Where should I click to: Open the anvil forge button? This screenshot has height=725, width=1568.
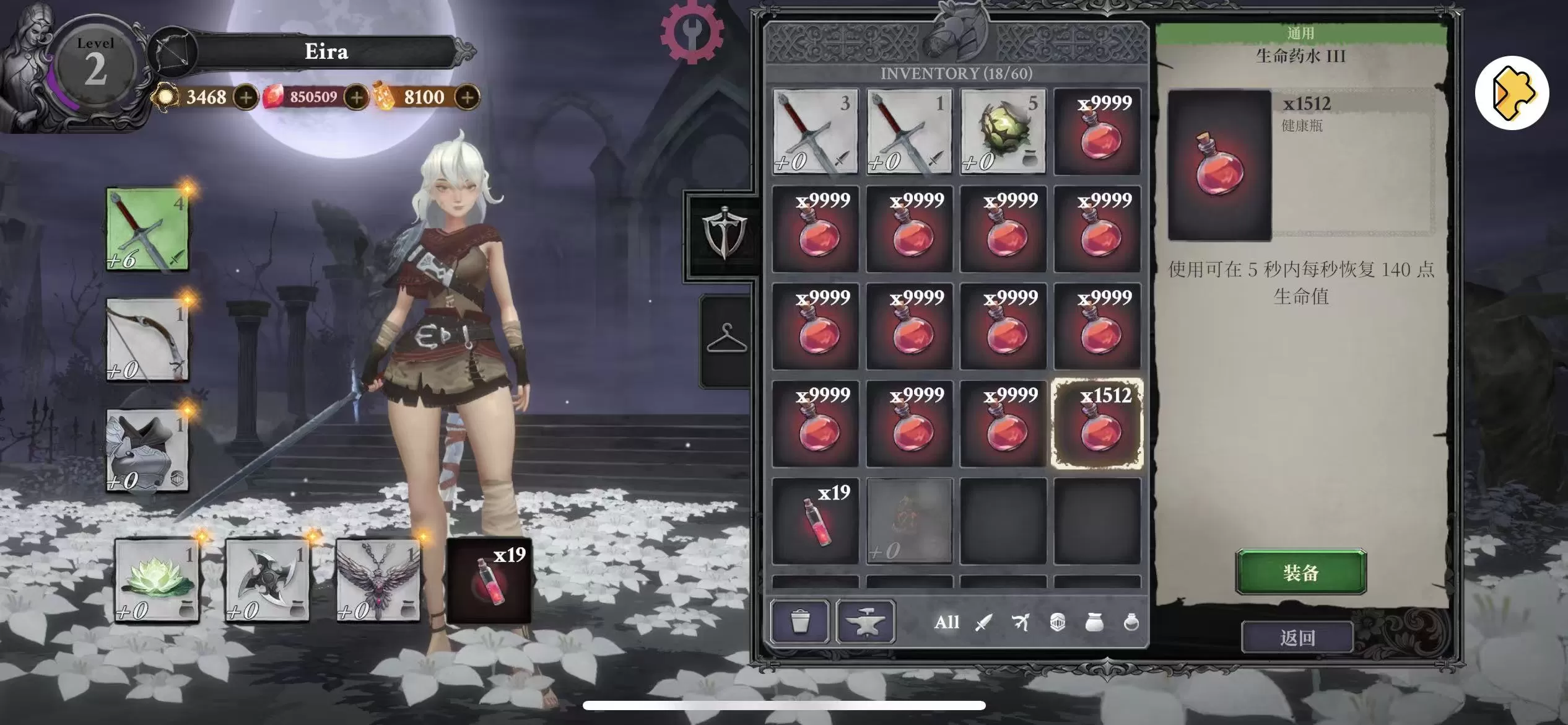pyautogui.click(x=865, y=621)
